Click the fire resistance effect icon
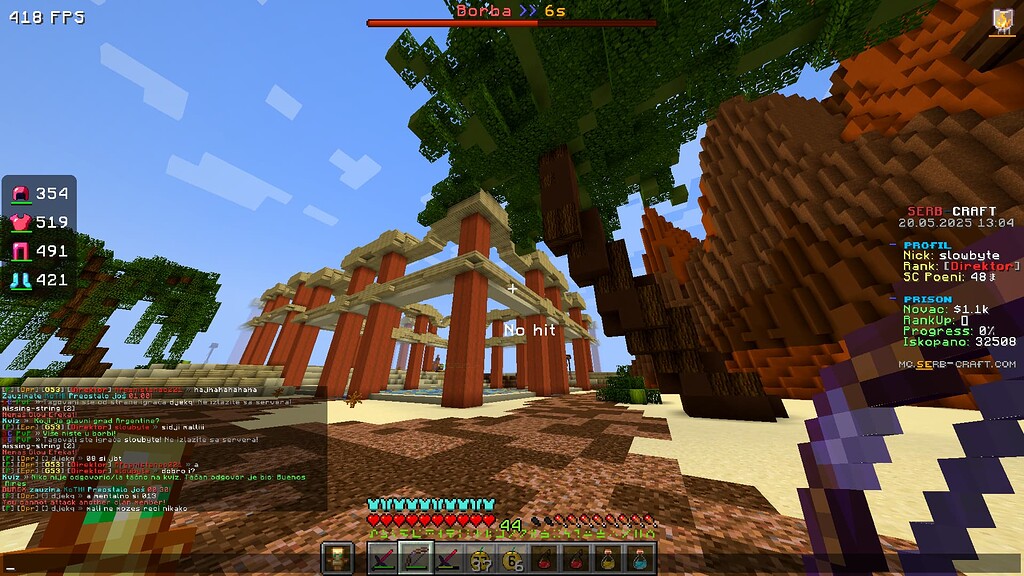This screenshot has height=576, width=1024. (x=1001, y=22)
